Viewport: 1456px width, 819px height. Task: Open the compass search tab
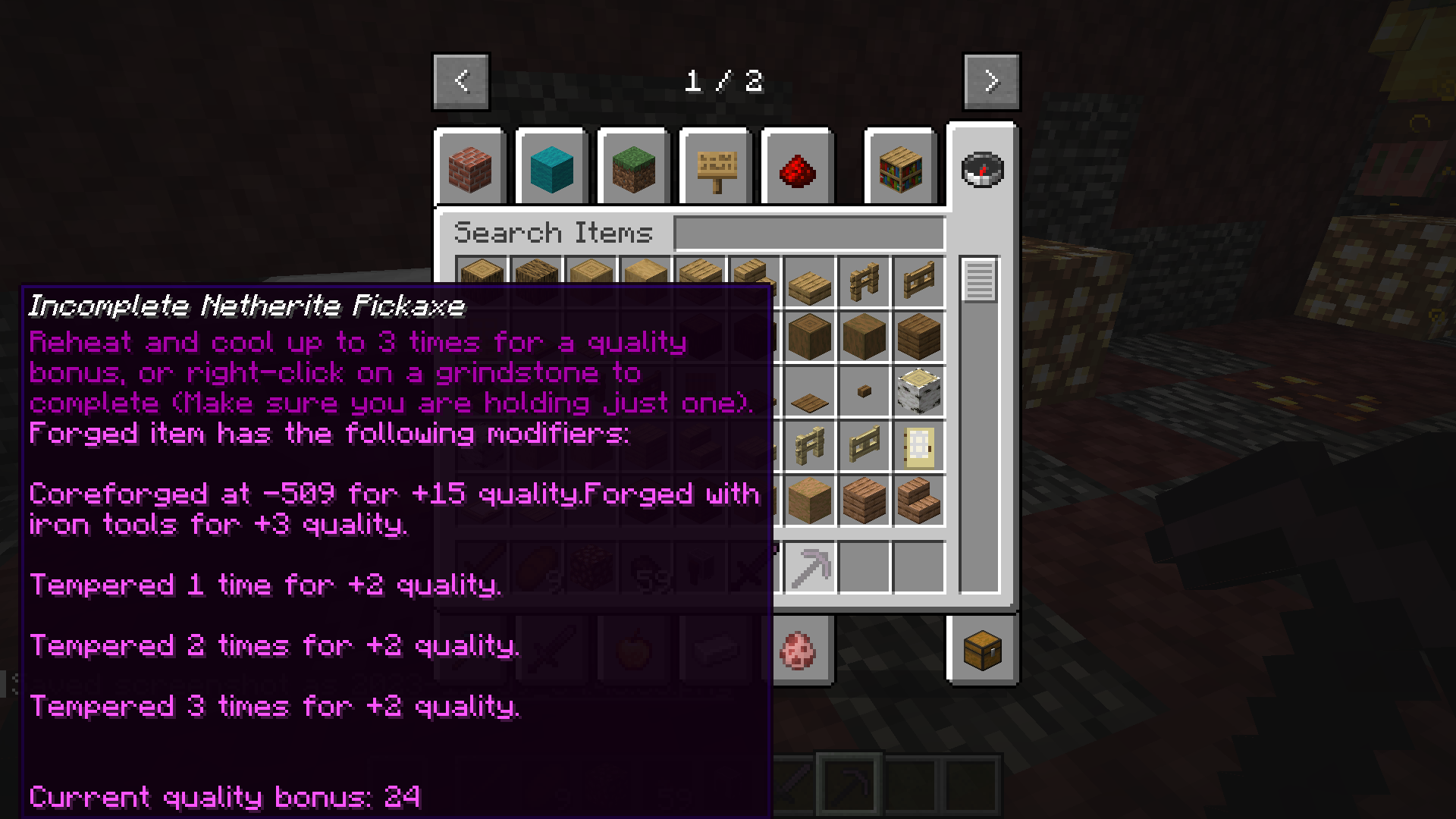click(x=982, y=170)
